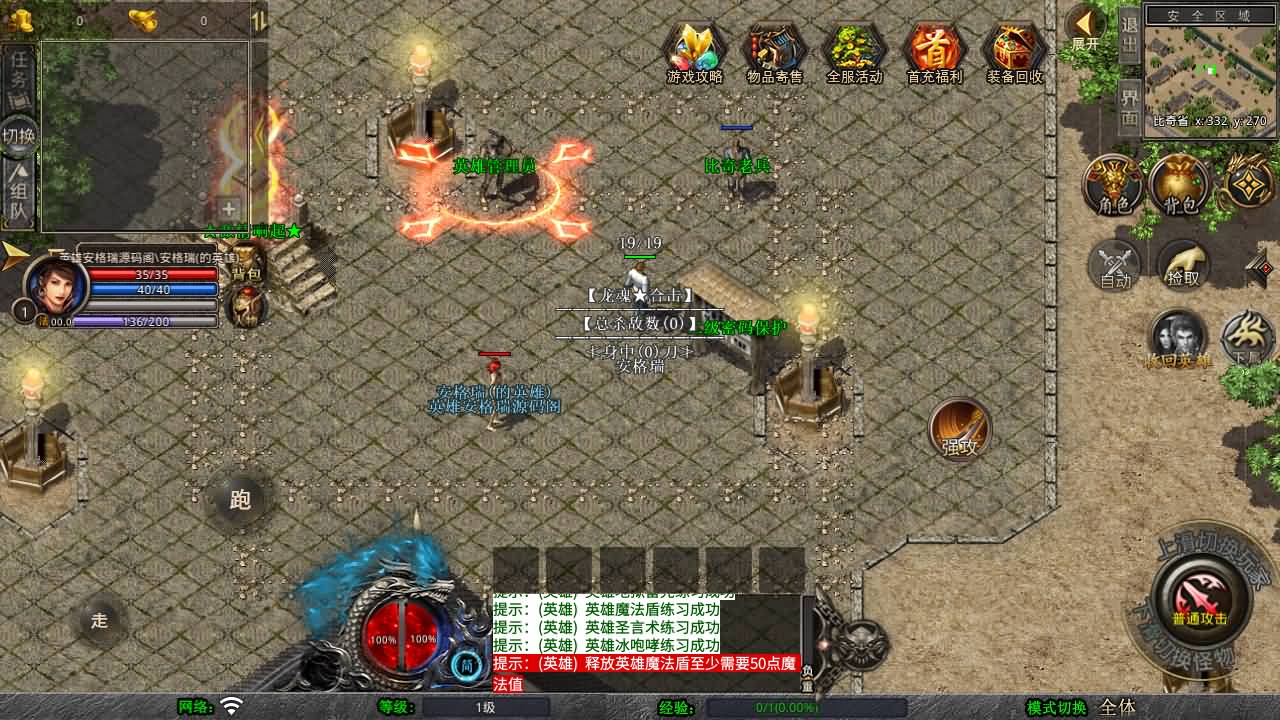Open the 装备回收 equipment recycling chest

click(x=1014, y=52)
